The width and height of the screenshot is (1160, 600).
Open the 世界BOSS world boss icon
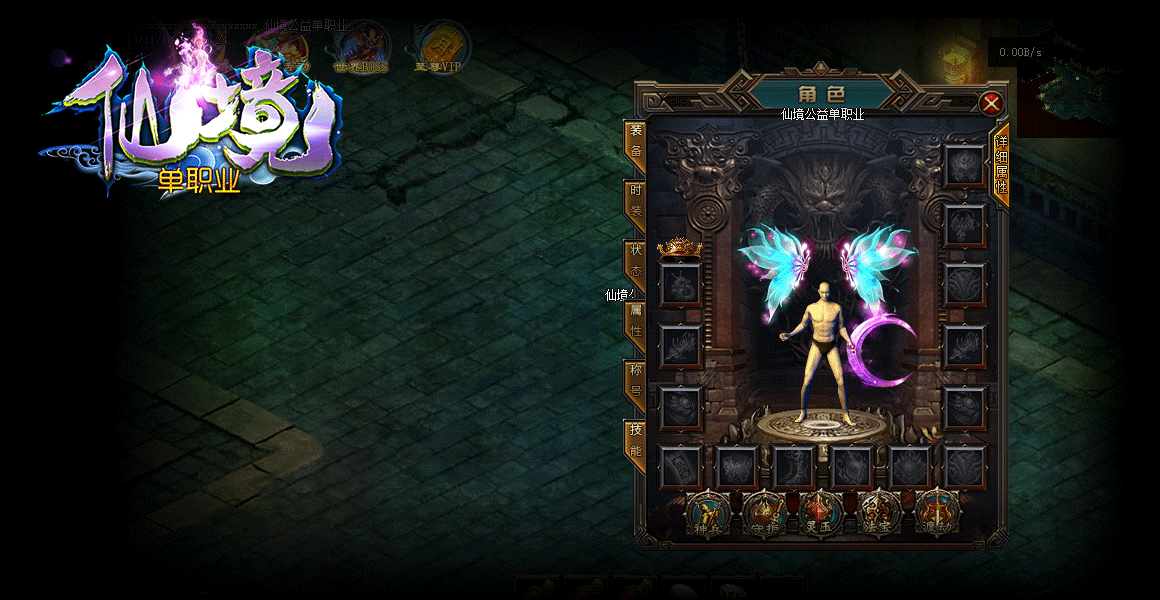(x=361, y=48)
